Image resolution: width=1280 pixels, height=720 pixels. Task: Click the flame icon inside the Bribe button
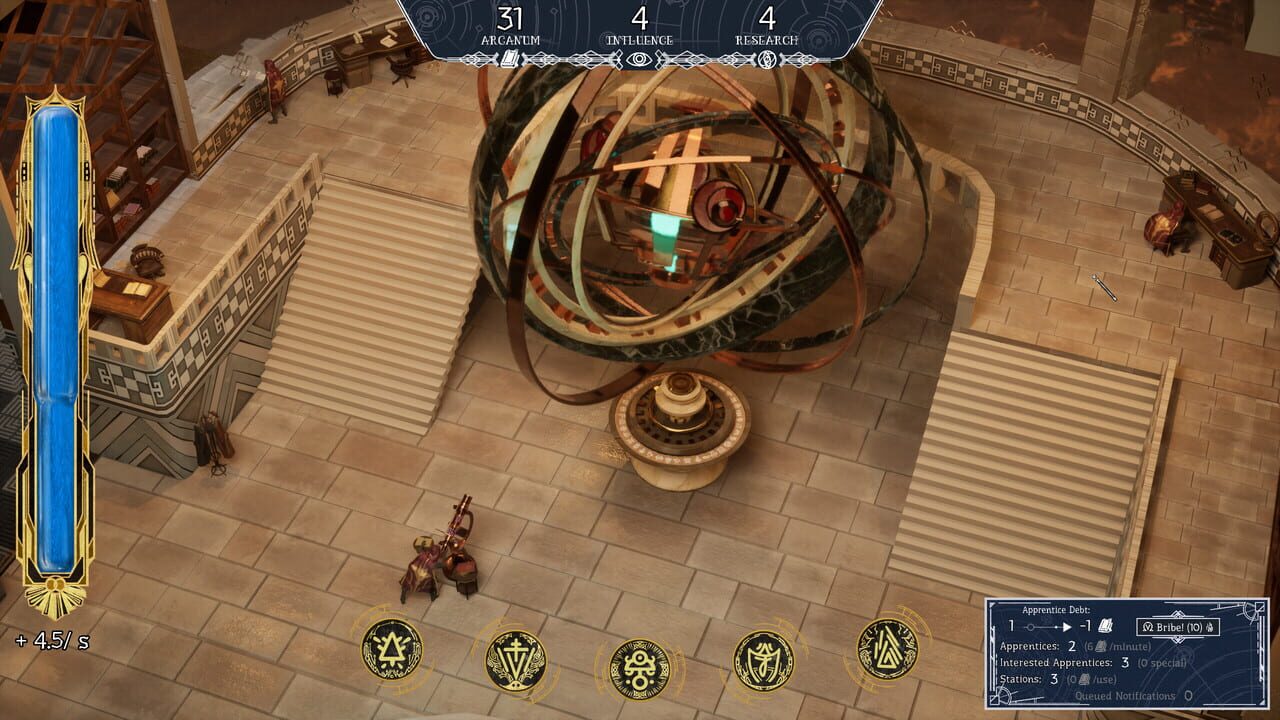click(1211, 627)
